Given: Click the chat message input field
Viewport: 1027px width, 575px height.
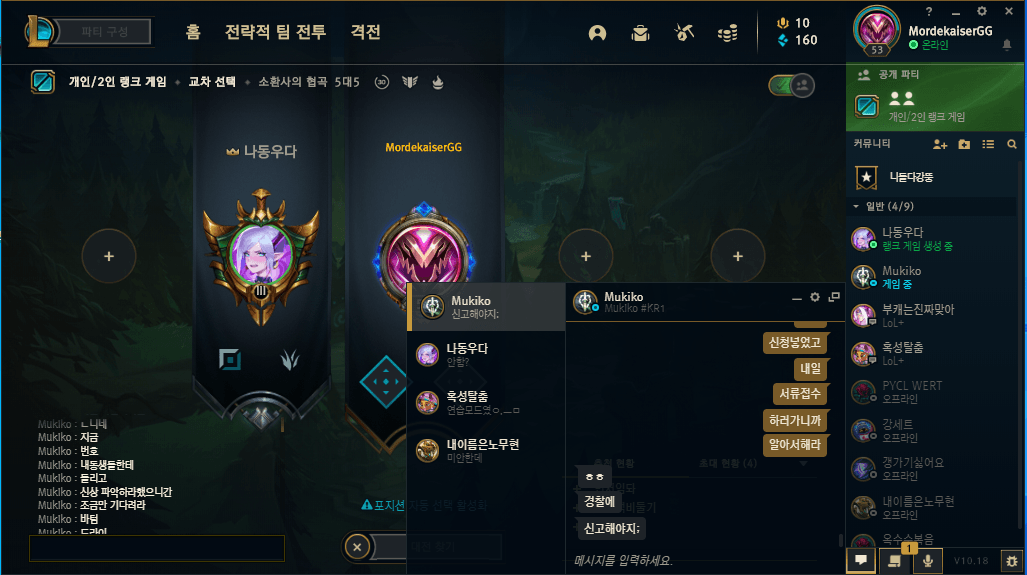Looking at the screenshot, I should 700,560.
